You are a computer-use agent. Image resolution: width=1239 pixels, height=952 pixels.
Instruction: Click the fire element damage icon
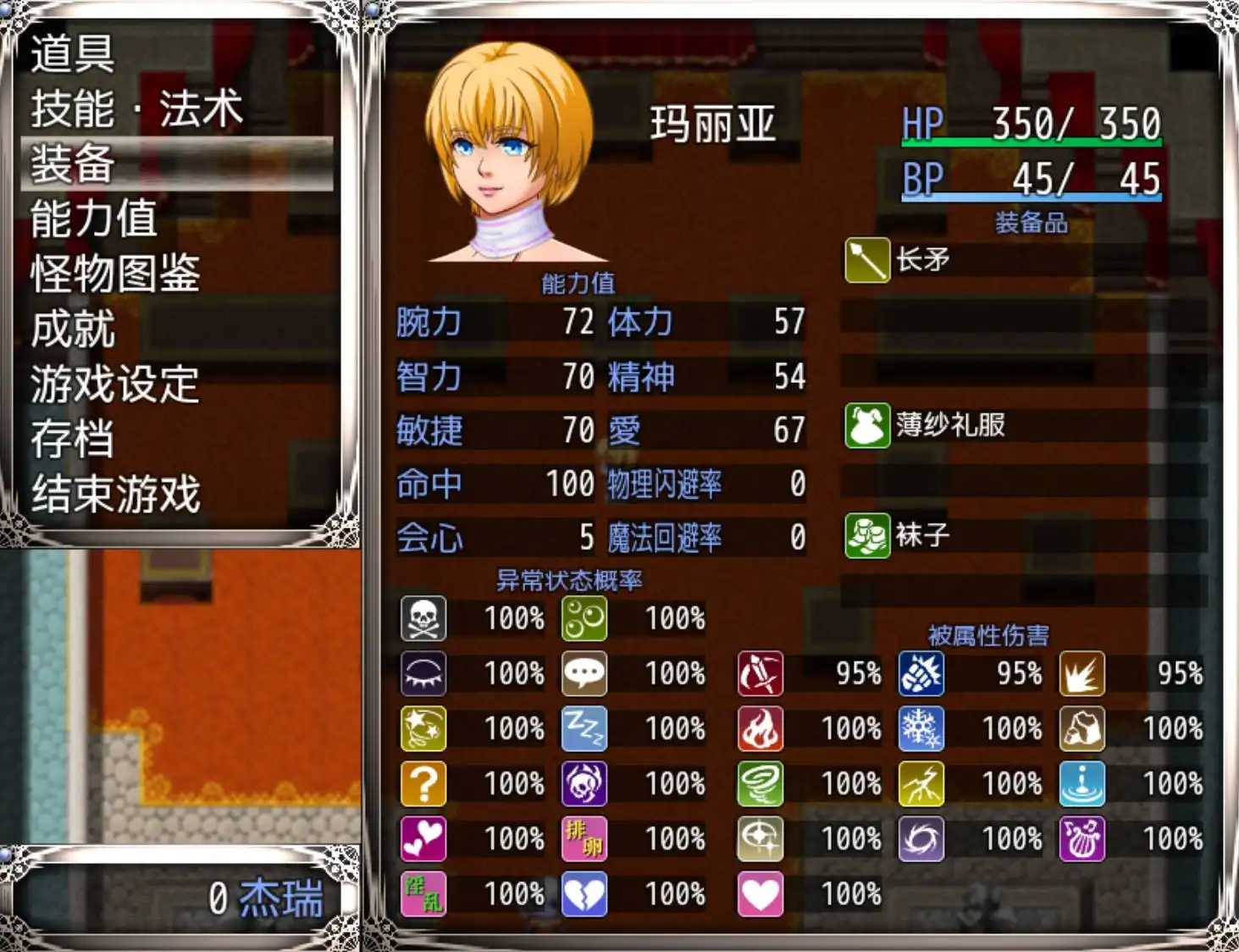(760, 728)
